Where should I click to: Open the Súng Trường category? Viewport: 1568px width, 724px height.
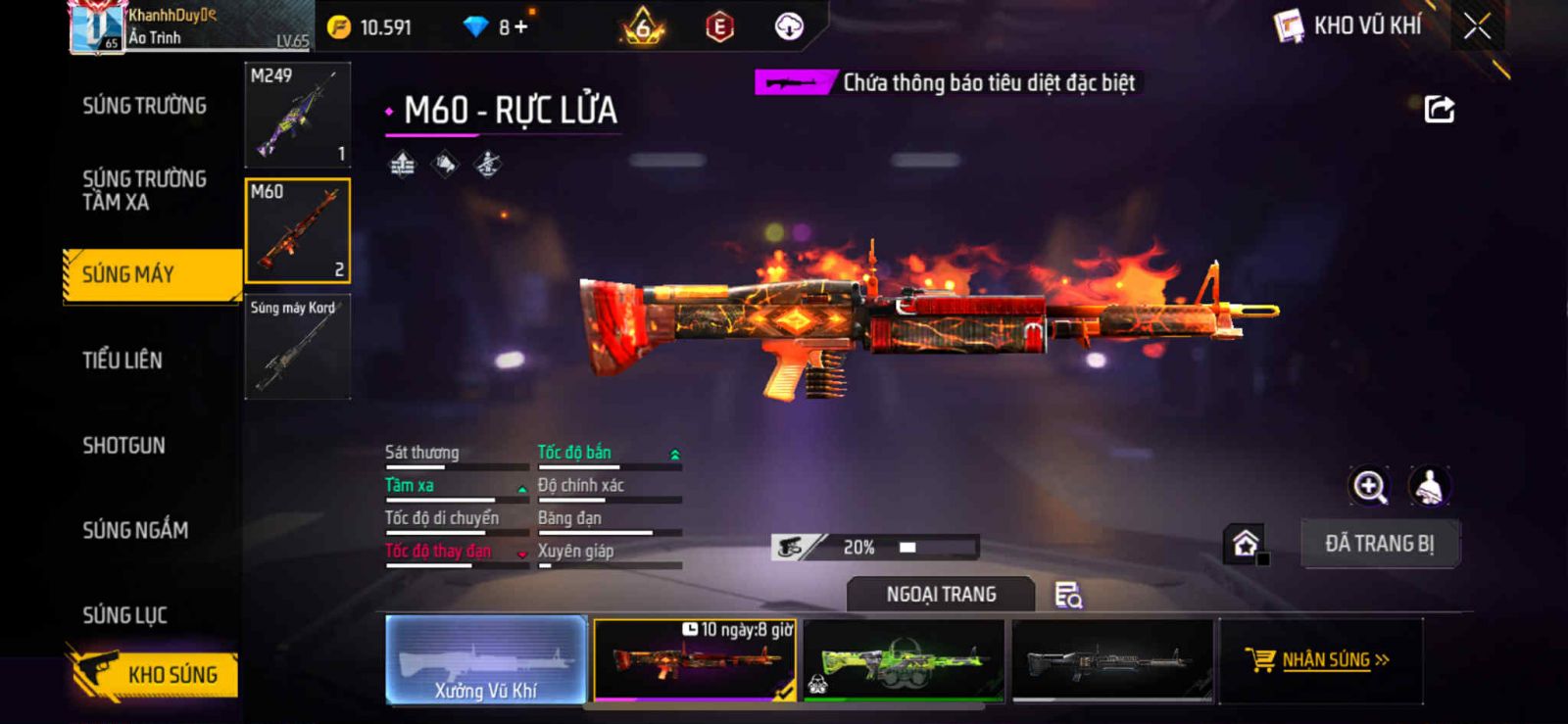144,106
